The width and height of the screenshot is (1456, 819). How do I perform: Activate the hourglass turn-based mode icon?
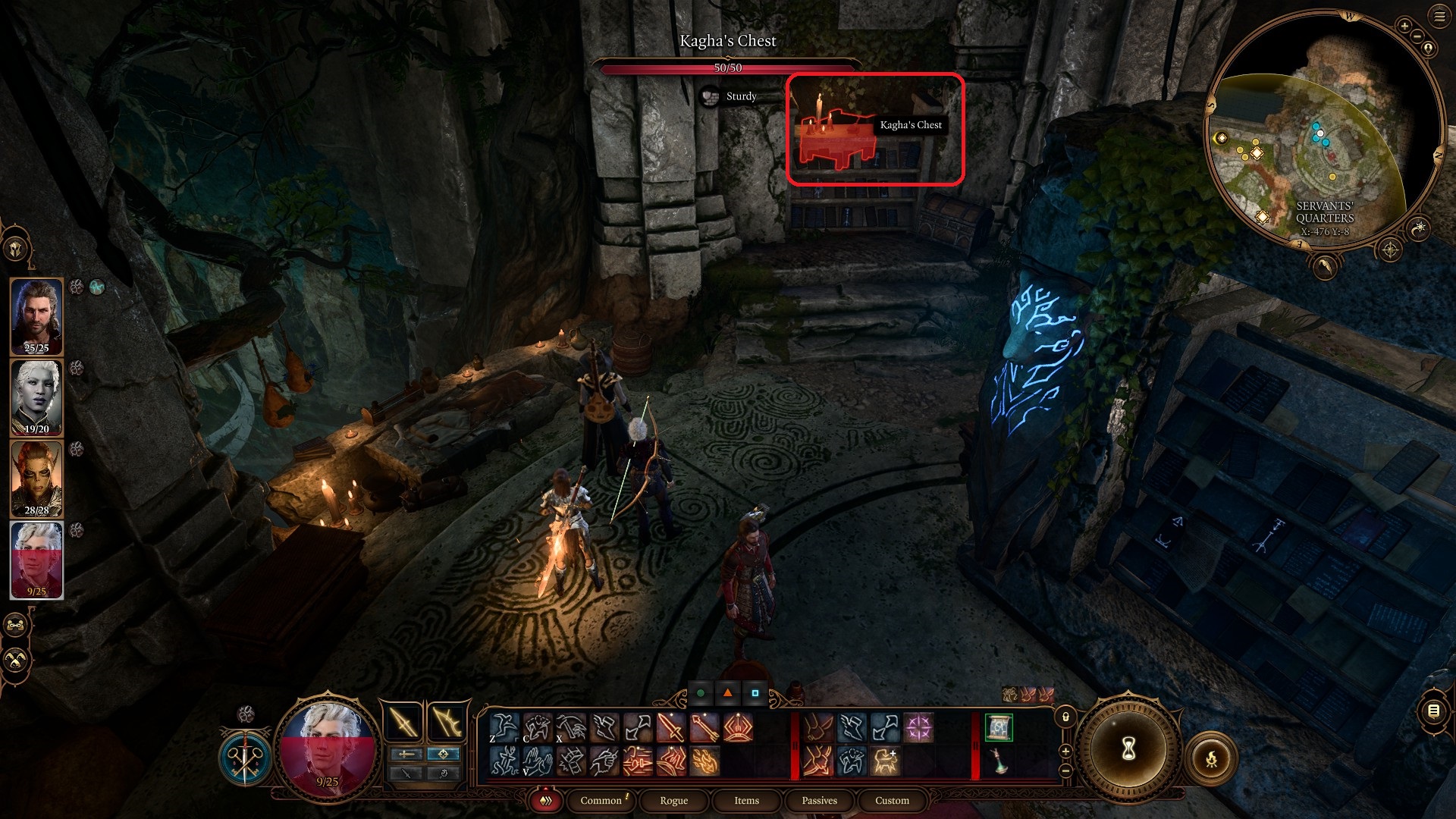[1129, 749]
